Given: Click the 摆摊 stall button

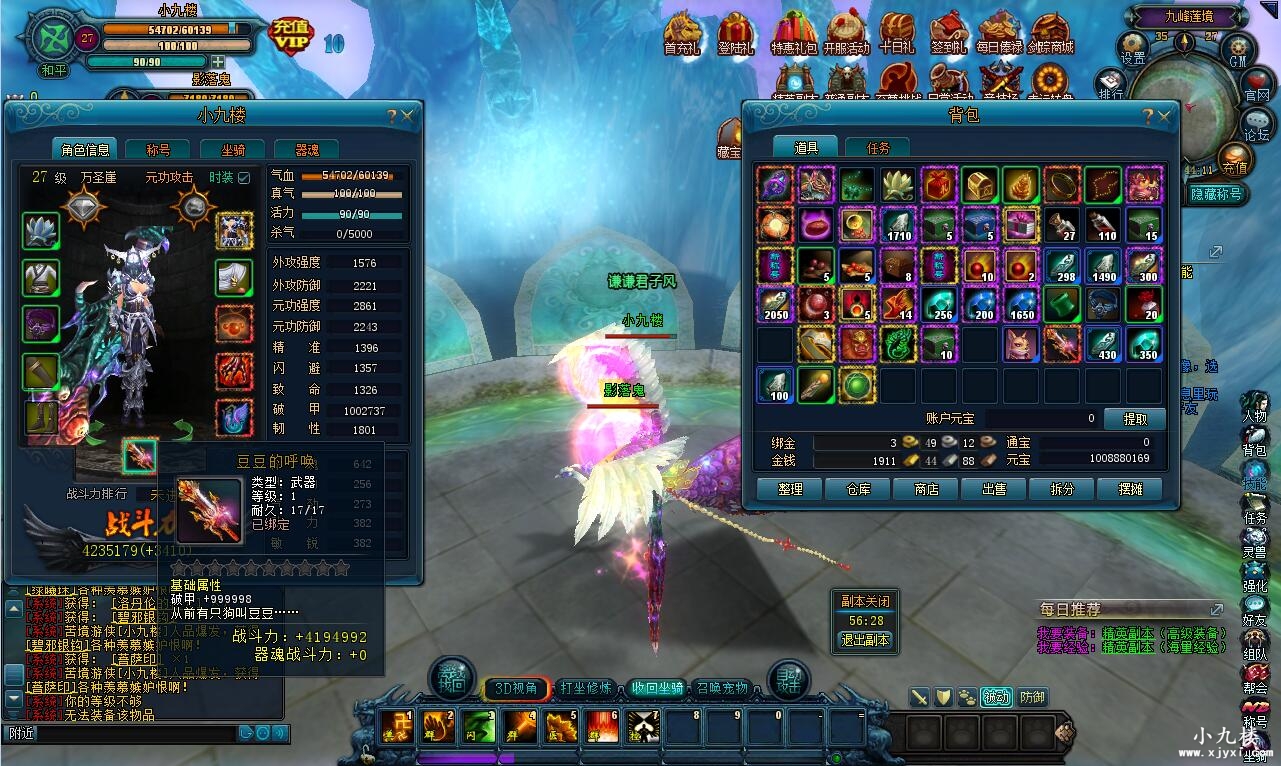Looking at the screenshot, I should tap(1130, 489).
